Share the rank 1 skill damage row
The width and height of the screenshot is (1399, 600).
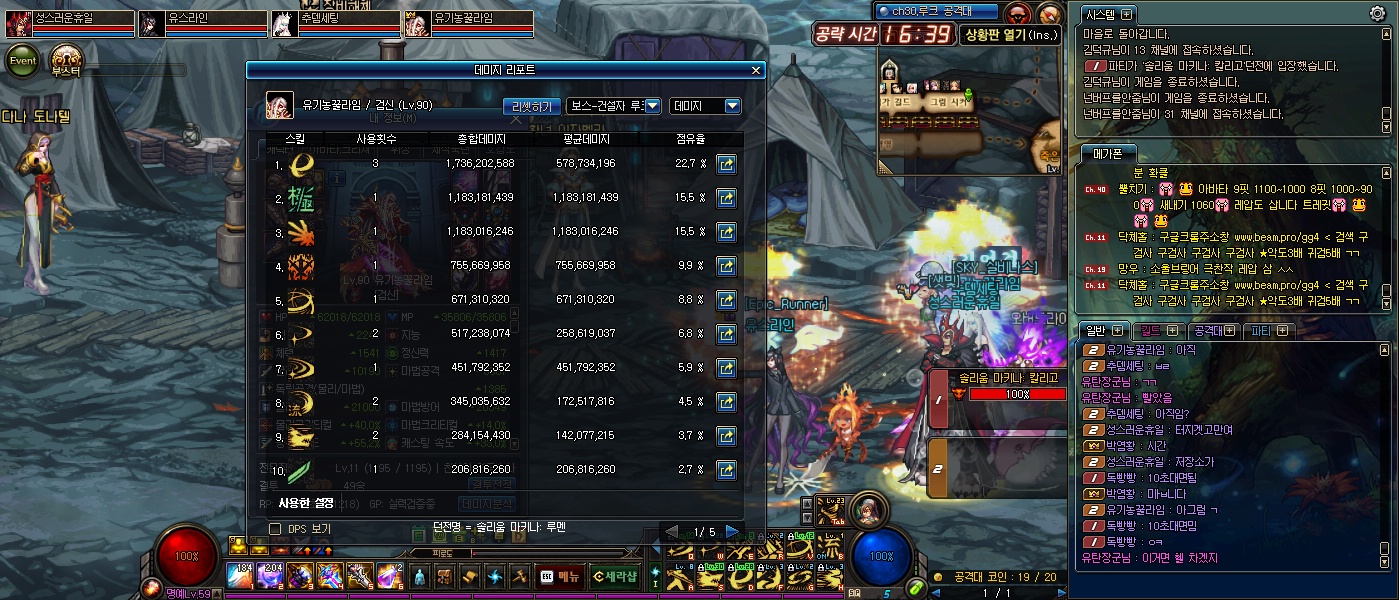[x=727, y=163]
